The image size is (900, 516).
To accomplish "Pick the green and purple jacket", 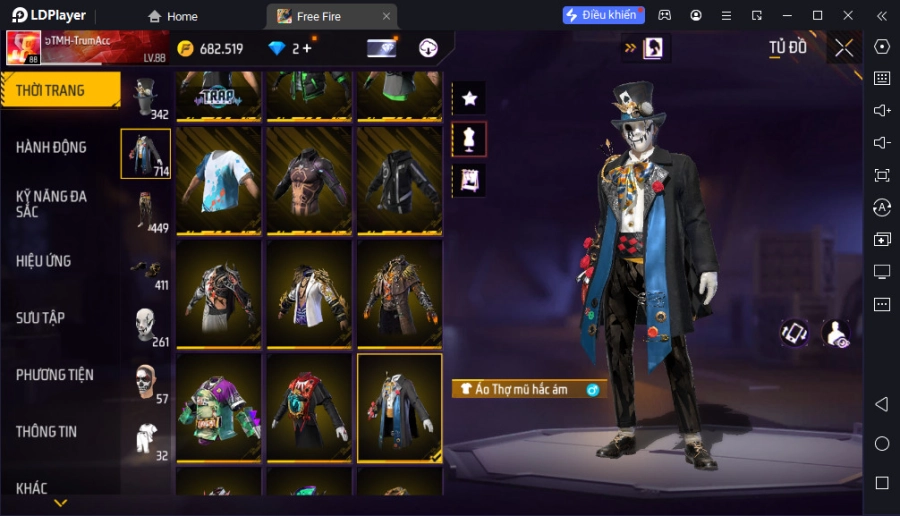I will [218, 407].
